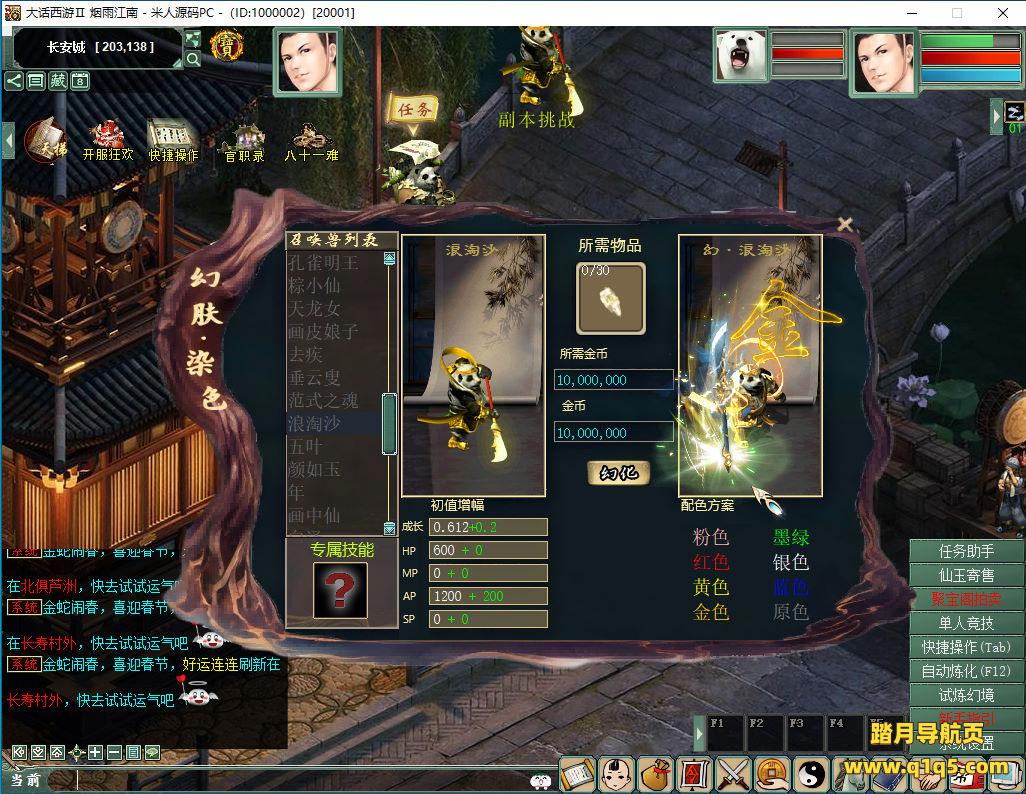Open 仙玉寄售 from the side menu
The width and height of the screenshot is (1026, 794).
tap(966, 575)
